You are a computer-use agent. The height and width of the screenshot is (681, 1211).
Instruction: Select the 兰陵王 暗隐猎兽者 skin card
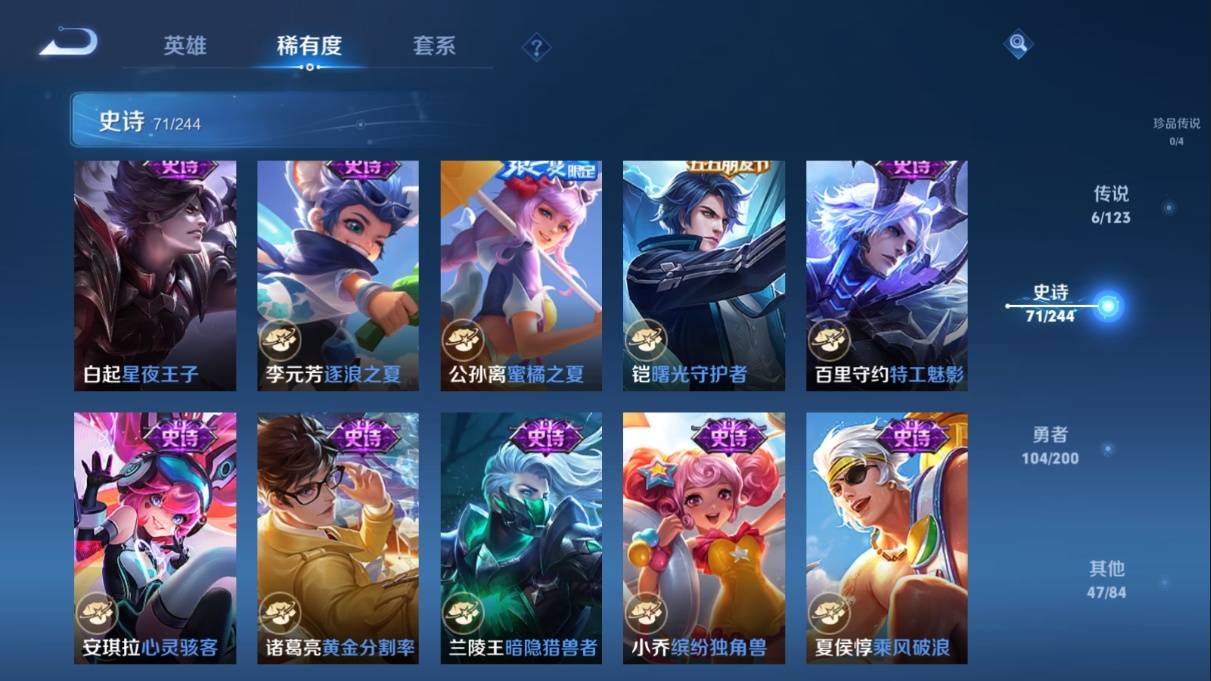point(521,537)
